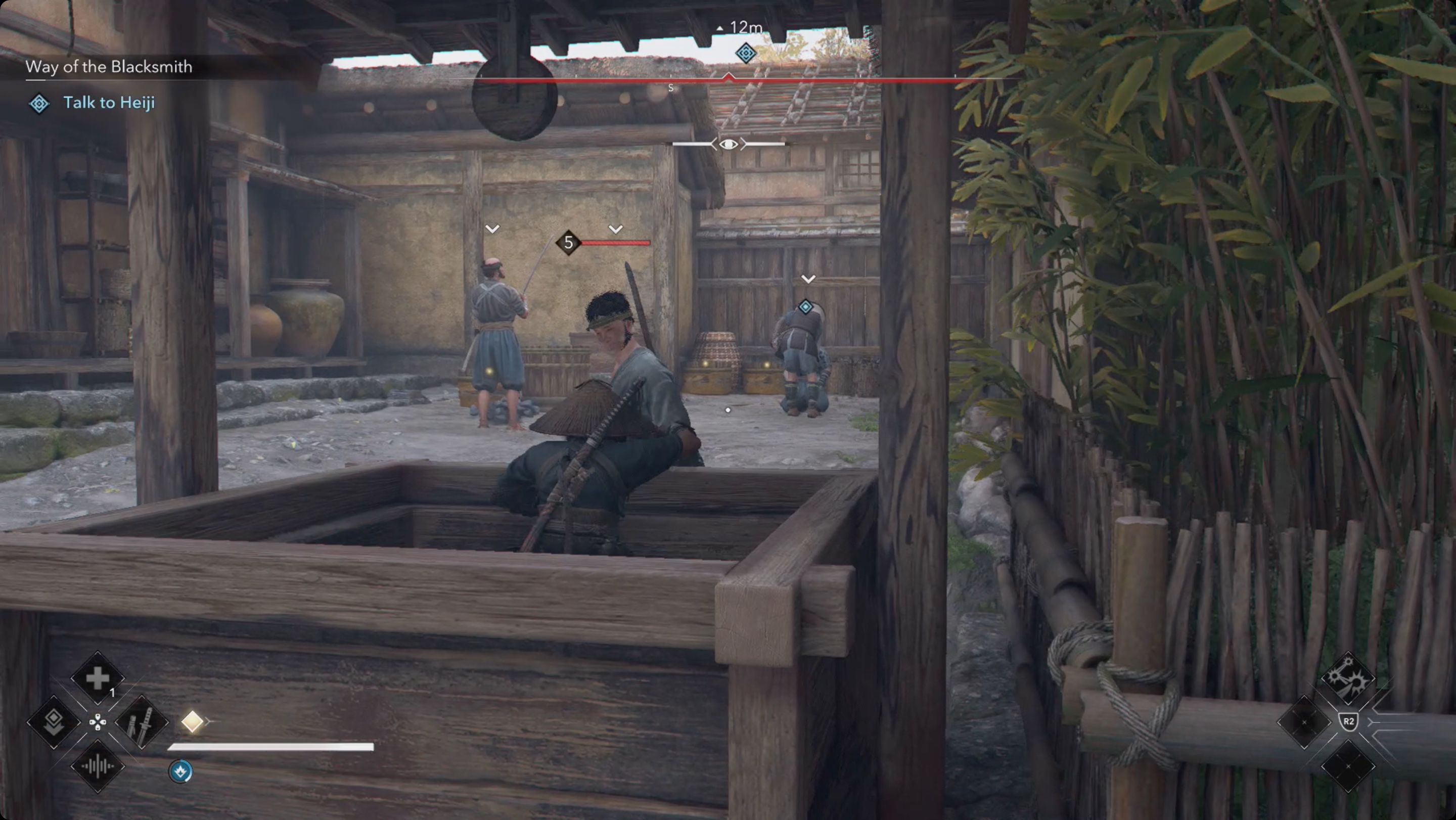
Task: Use the healing ration cross slot
Action: tap(97, 678)
